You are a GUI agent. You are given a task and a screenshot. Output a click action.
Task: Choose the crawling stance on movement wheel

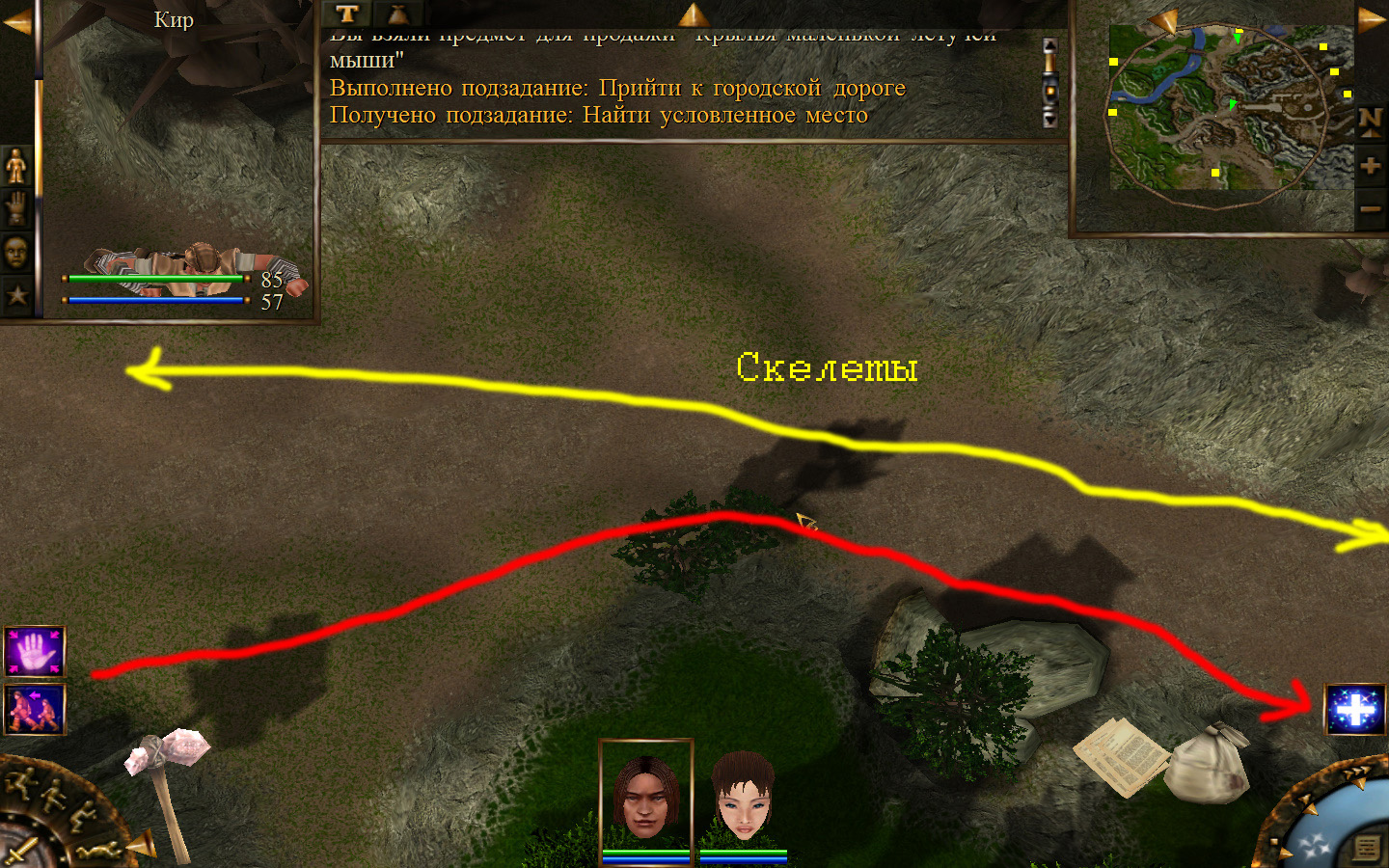click(x=99, y=851)
